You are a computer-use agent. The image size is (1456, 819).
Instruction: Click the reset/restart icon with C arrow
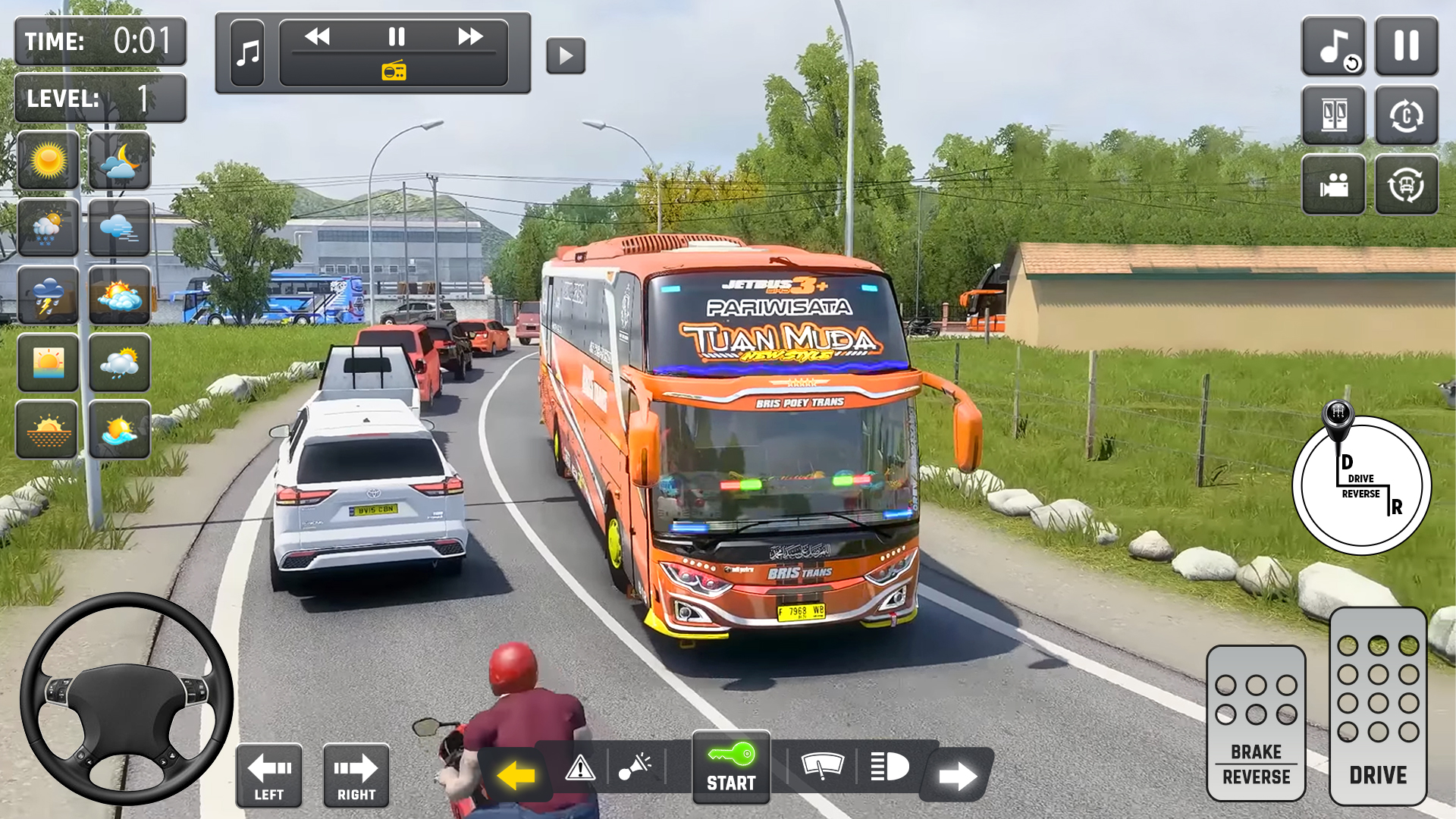(1407, 115)
